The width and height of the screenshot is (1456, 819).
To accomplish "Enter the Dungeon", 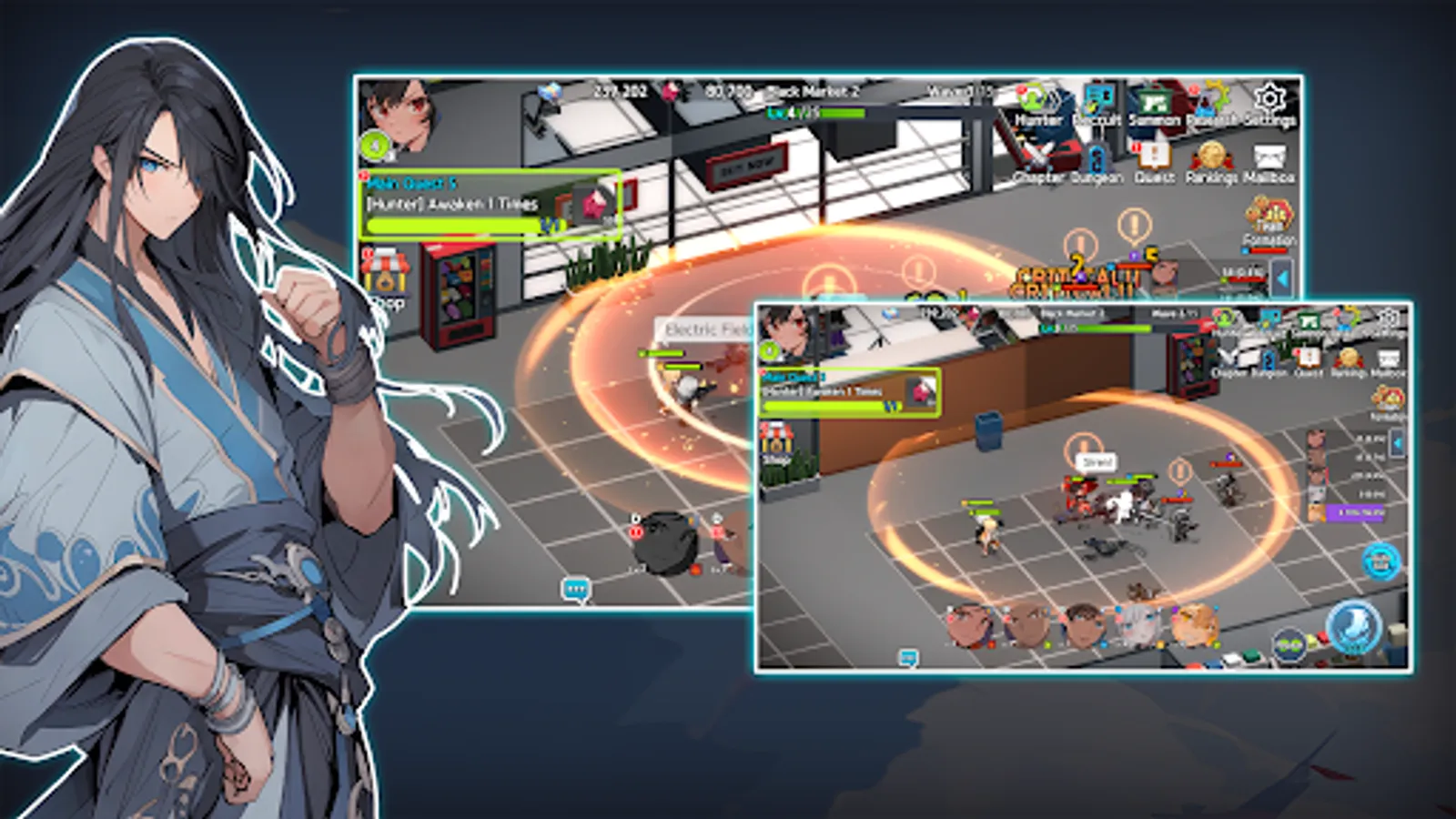I will point(1097,159).
